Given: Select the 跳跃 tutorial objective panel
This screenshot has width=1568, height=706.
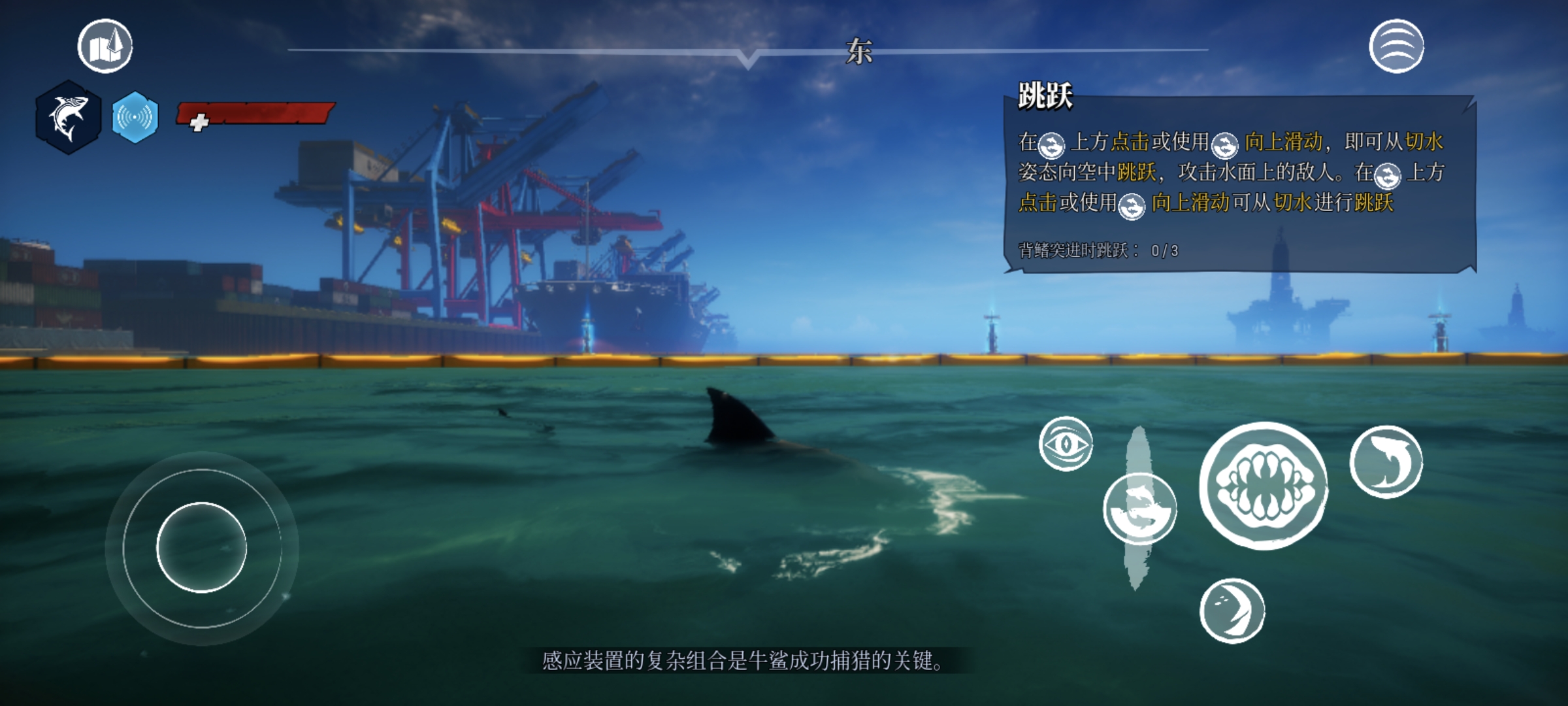Looking at the screenshot, I should tap(1239, 184).
